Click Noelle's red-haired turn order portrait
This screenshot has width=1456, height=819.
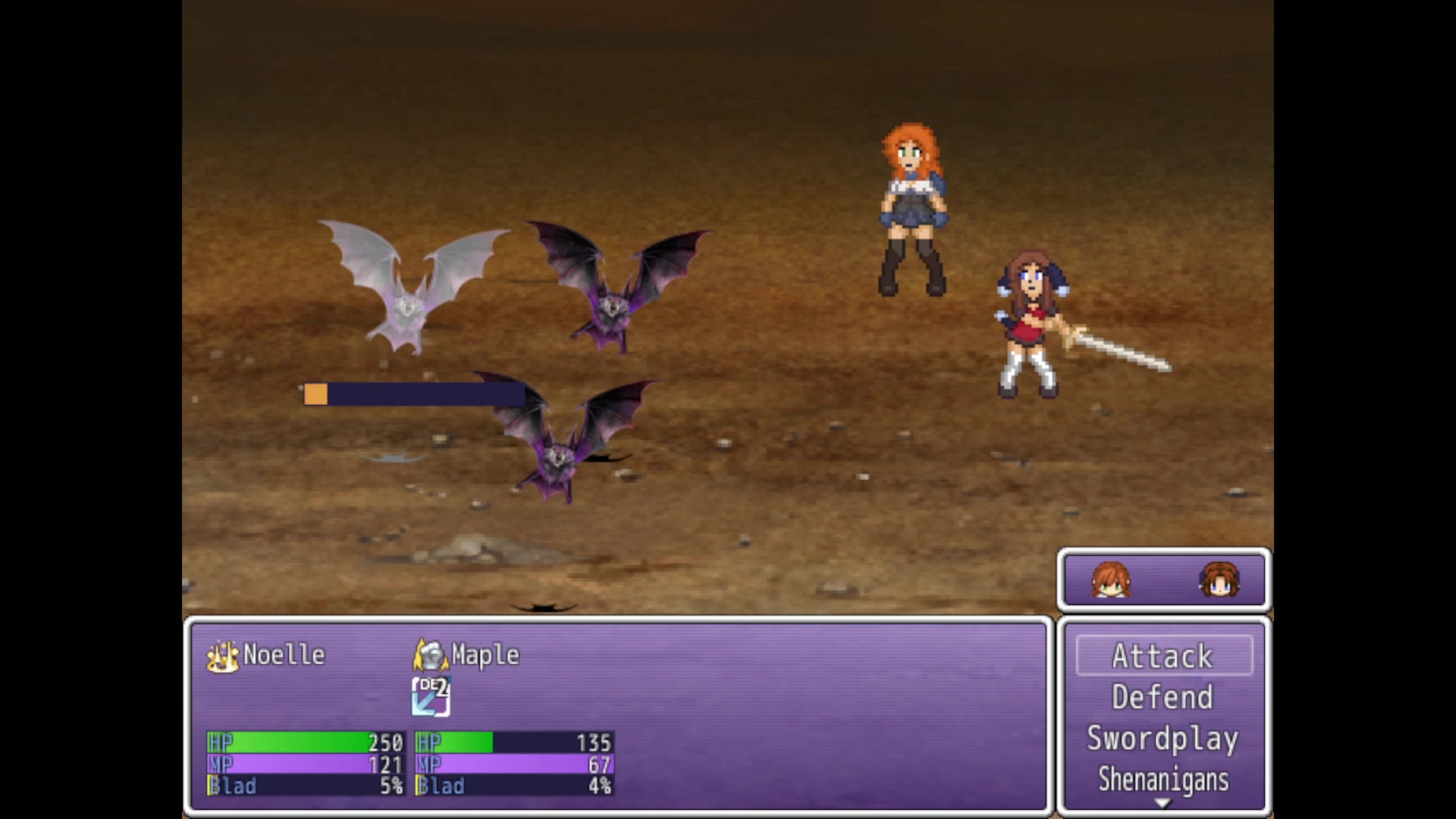click(1111, 580)
